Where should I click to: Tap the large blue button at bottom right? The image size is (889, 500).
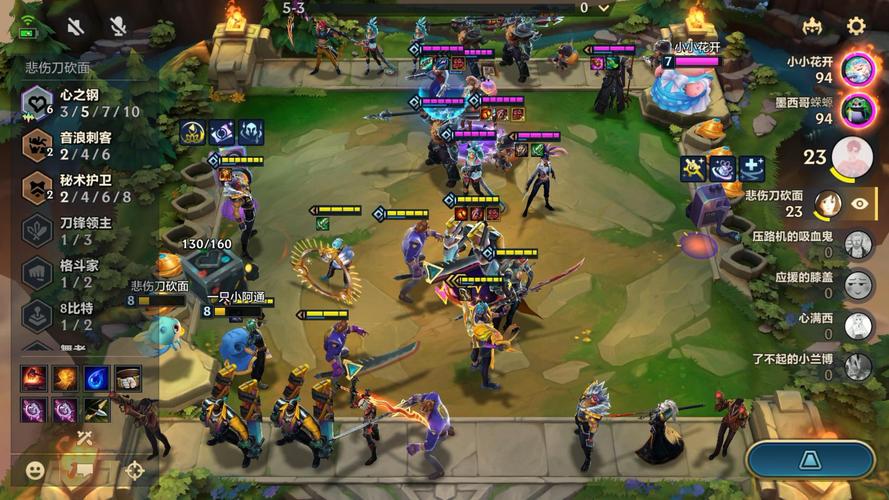812,461
